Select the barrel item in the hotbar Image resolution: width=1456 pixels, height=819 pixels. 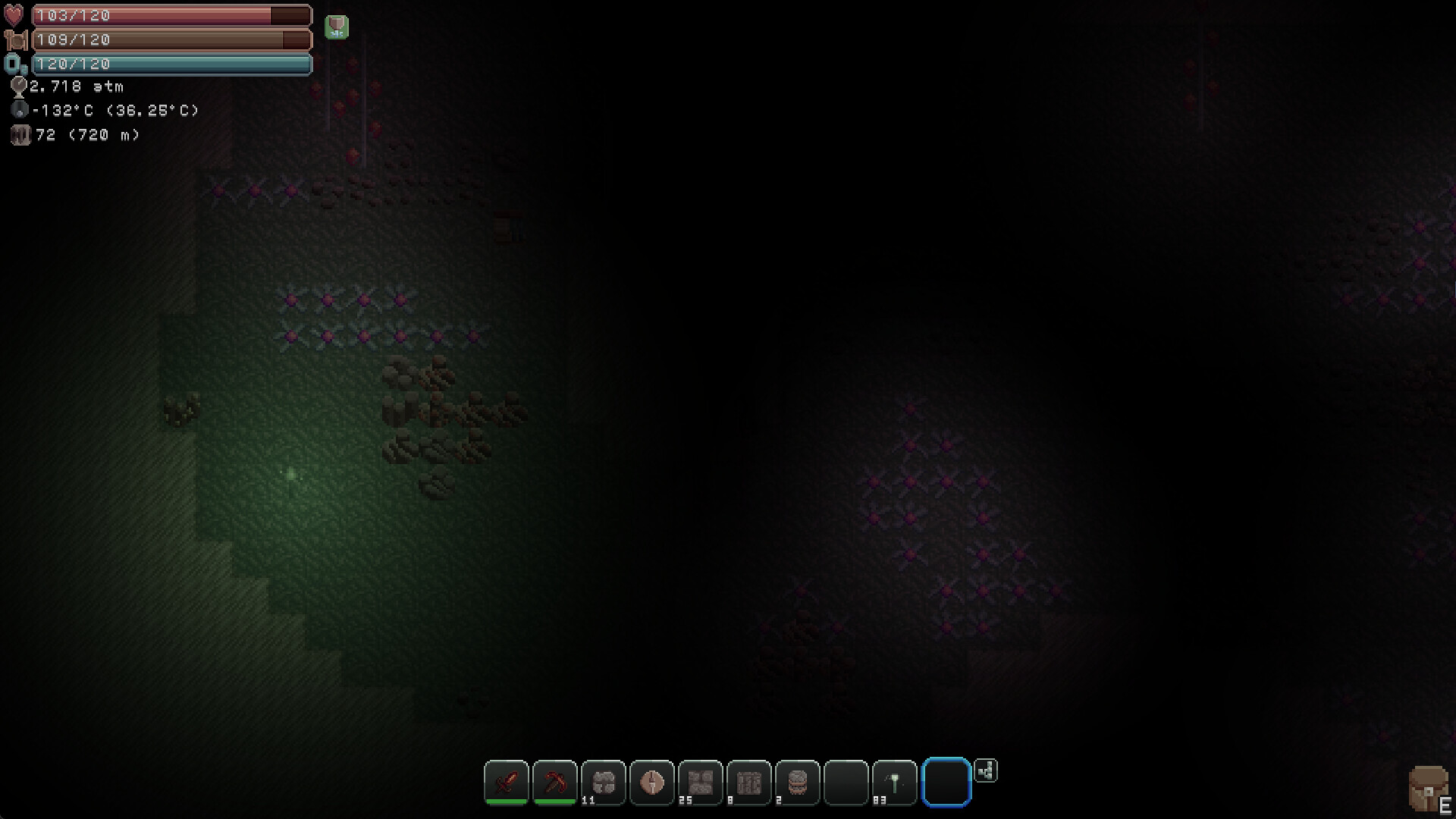click(x=799, y=783)
